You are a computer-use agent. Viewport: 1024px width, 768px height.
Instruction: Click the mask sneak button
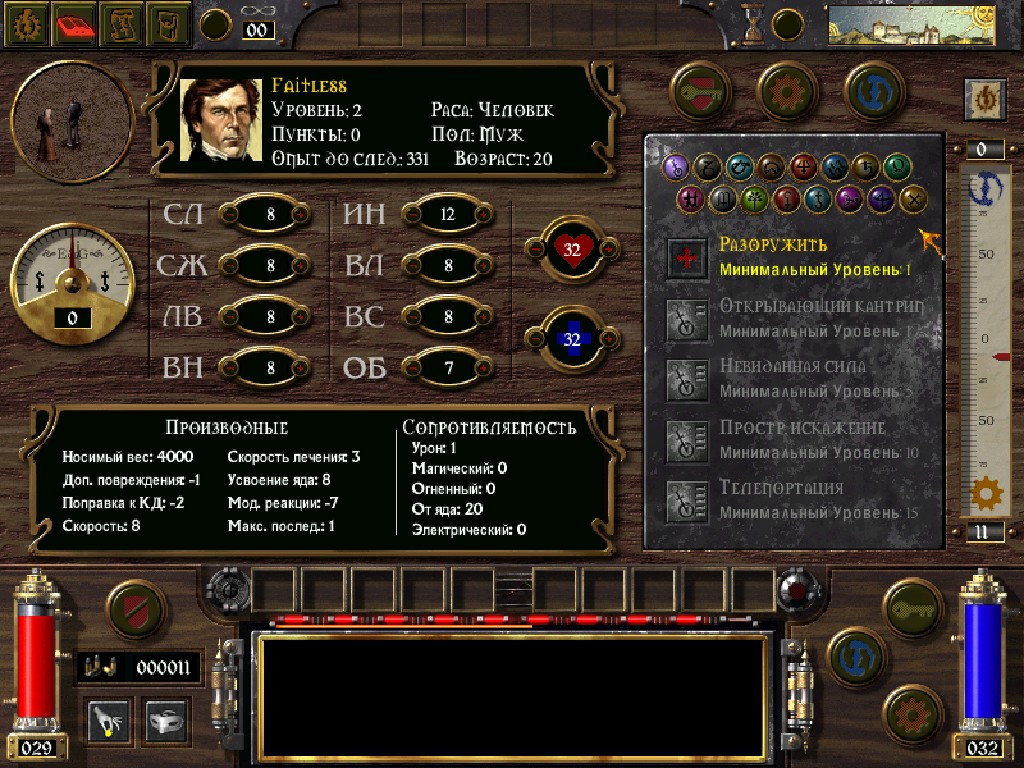coord(167,719)
